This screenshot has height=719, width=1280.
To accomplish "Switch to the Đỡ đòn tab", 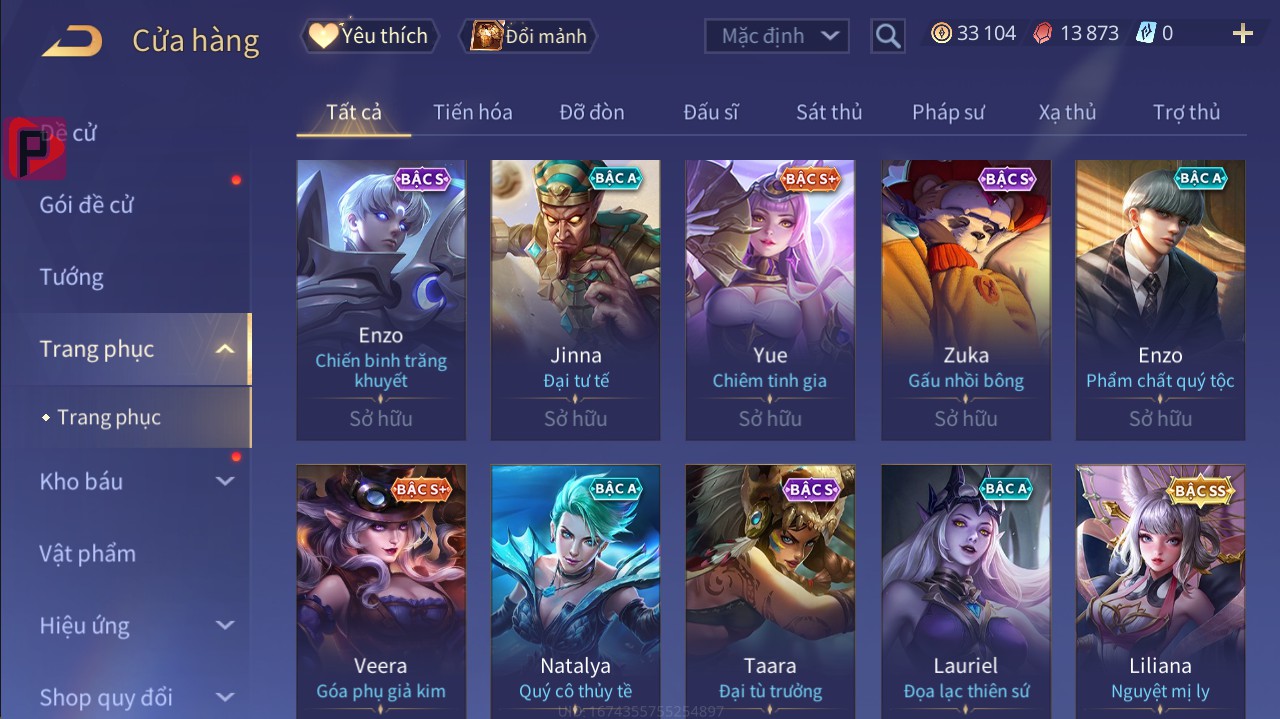I will pyautogui.click(x=591, y=112).
